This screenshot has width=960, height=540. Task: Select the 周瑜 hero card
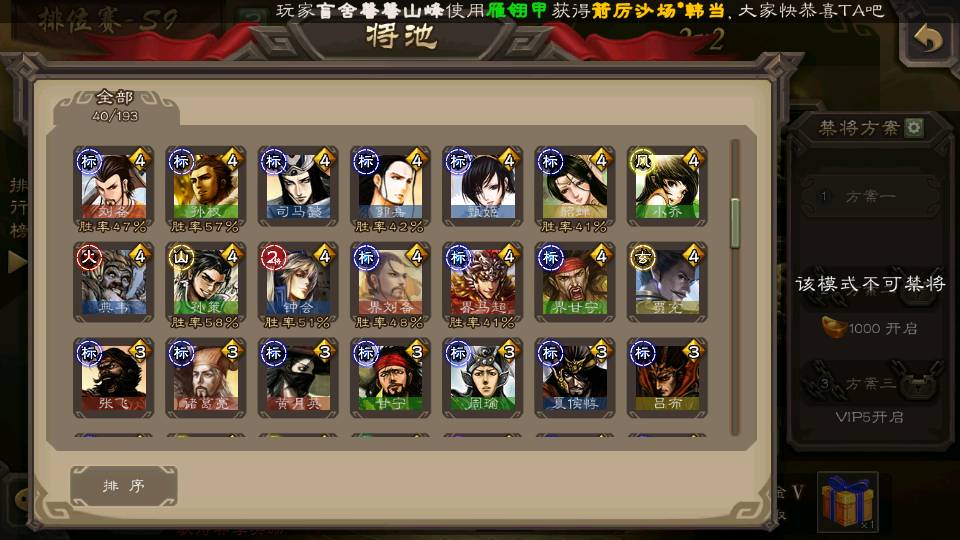point(483,377)
